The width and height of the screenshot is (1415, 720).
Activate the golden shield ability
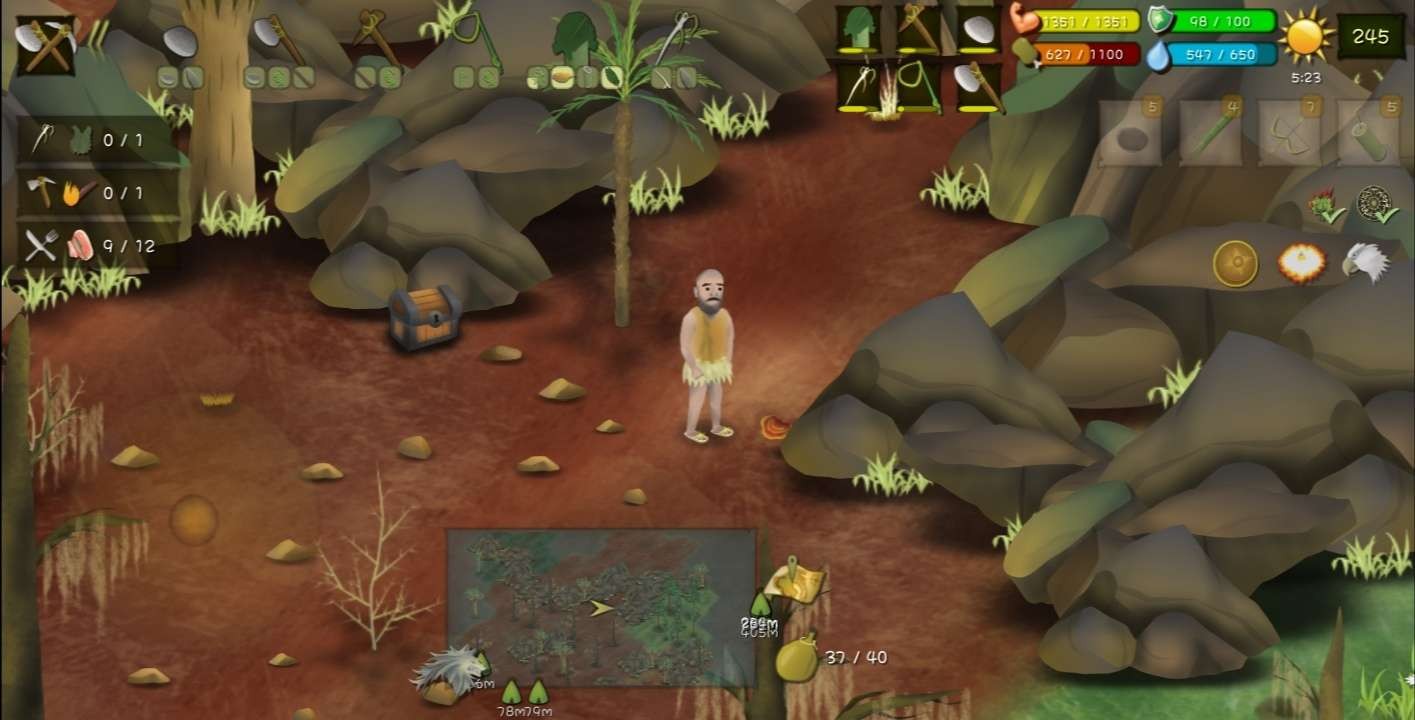(1235, 264)
